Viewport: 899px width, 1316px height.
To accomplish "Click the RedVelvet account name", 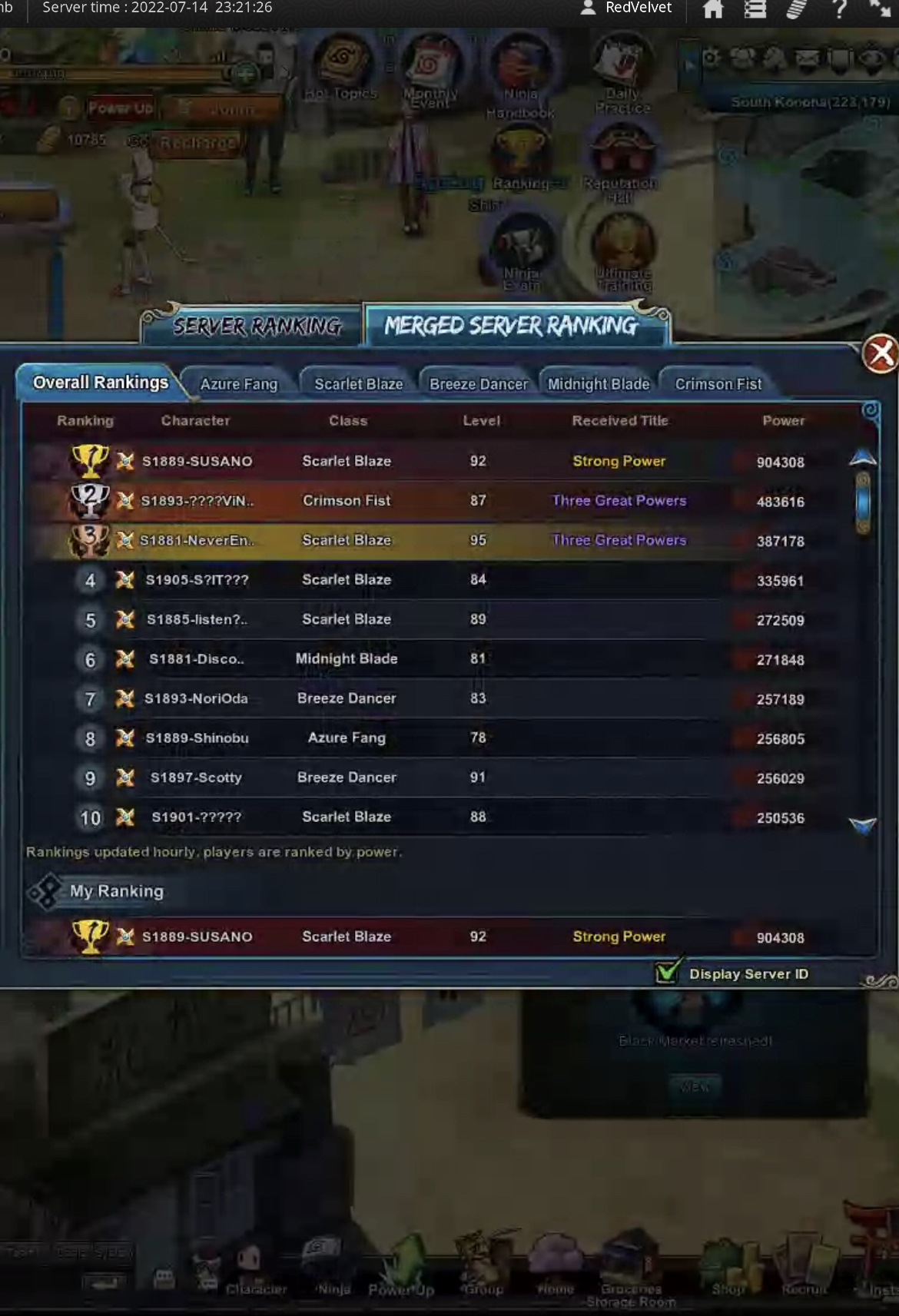I will pos(638,8).
